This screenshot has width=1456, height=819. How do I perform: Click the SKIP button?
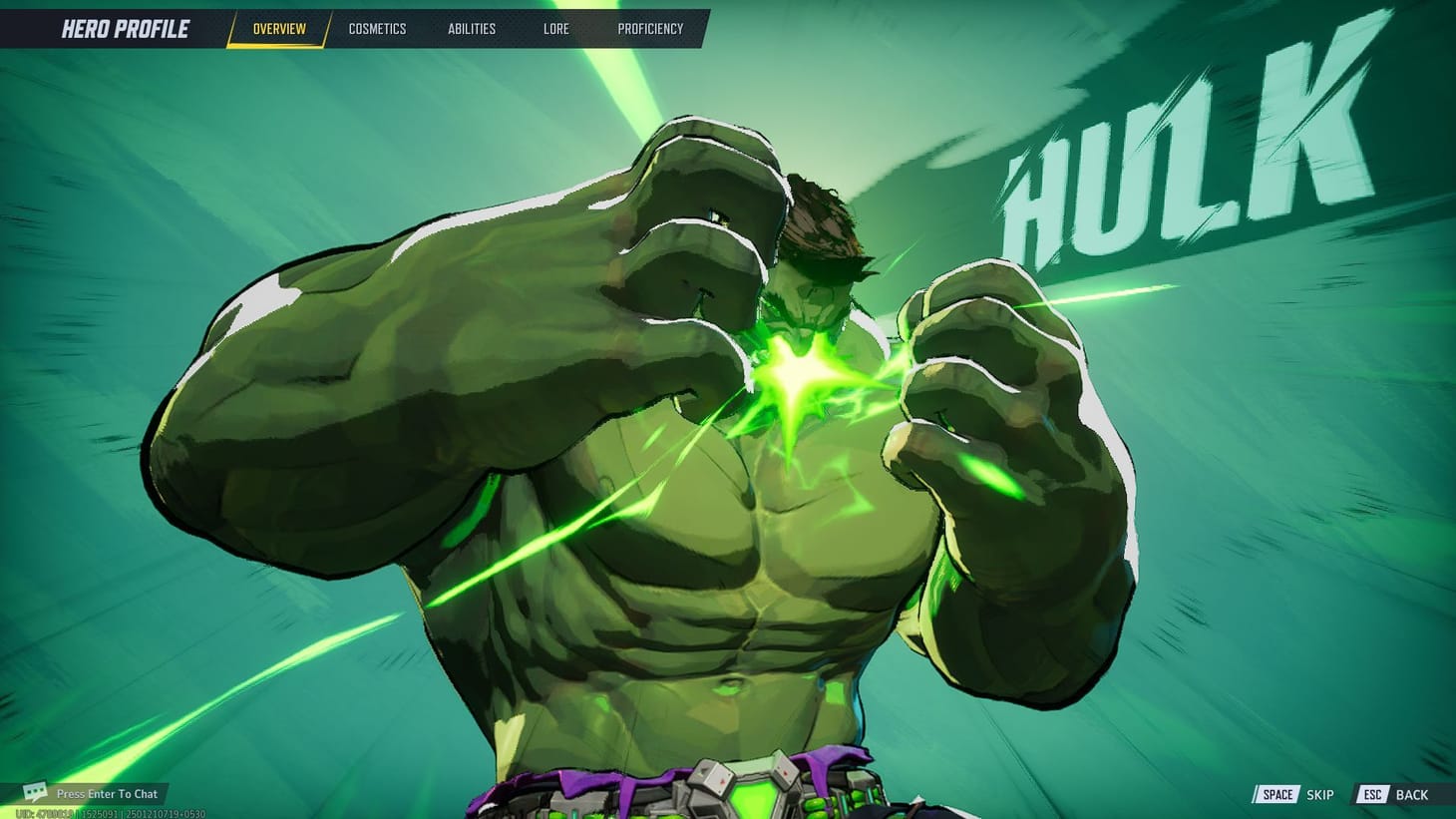click(1320, 794)
